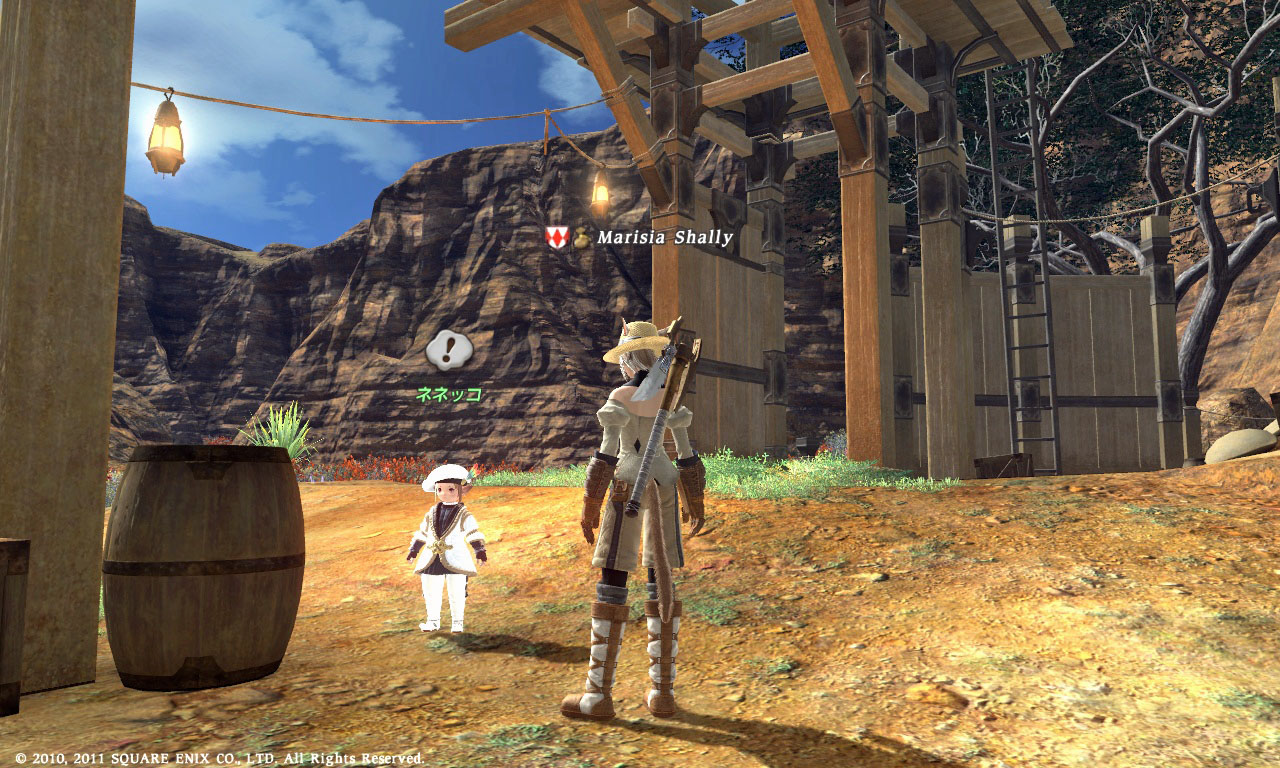The image size is (1280, 768).
Task: Select the Marisia Shally nameplate
Action: (x=664, y=238)
